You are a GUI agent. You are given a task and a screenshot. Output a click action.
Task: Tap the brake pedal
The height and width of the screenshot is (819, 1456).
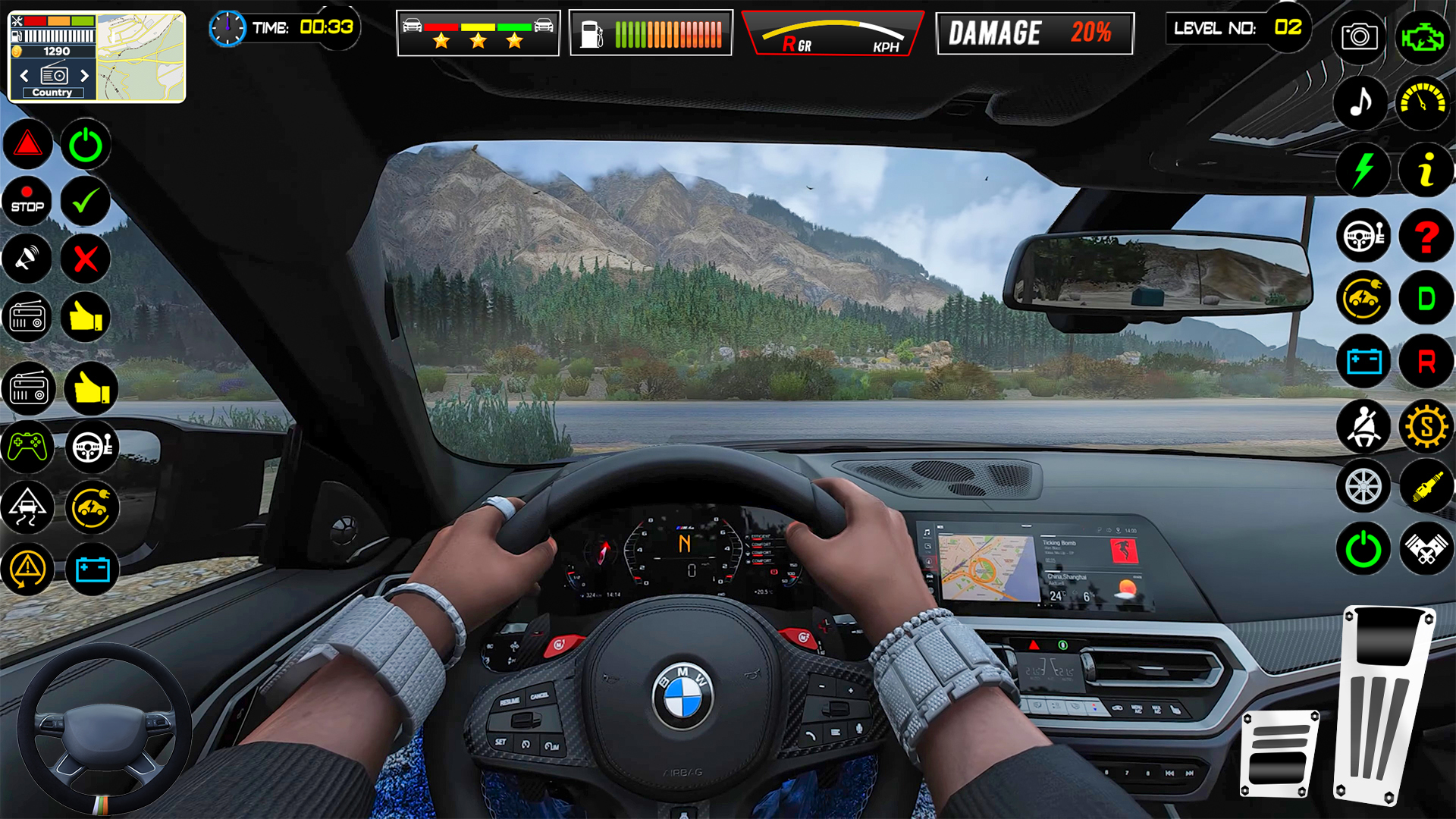point(1279,753)
